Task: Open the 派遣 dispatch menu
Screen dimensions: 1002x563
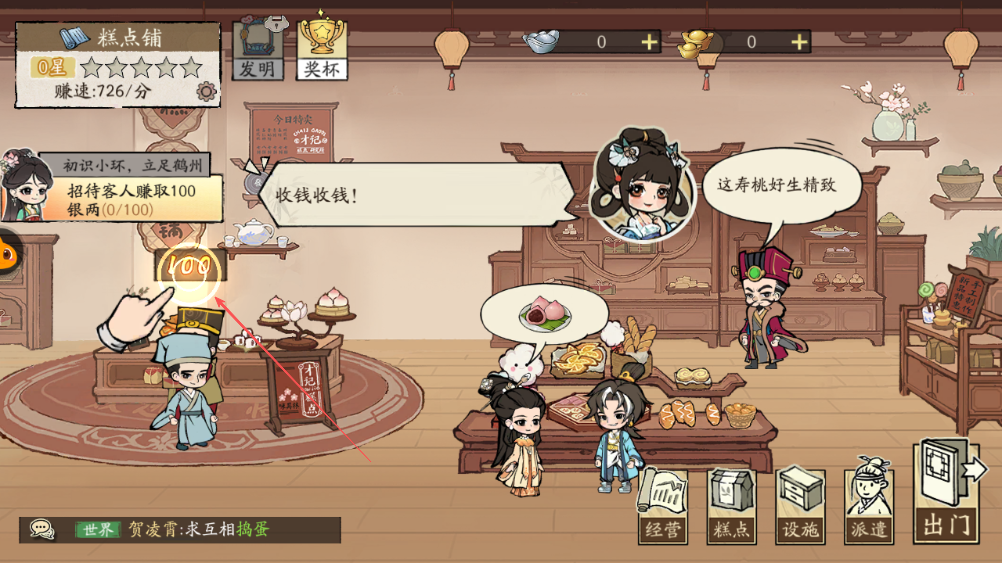Action: tap(868, 507)
